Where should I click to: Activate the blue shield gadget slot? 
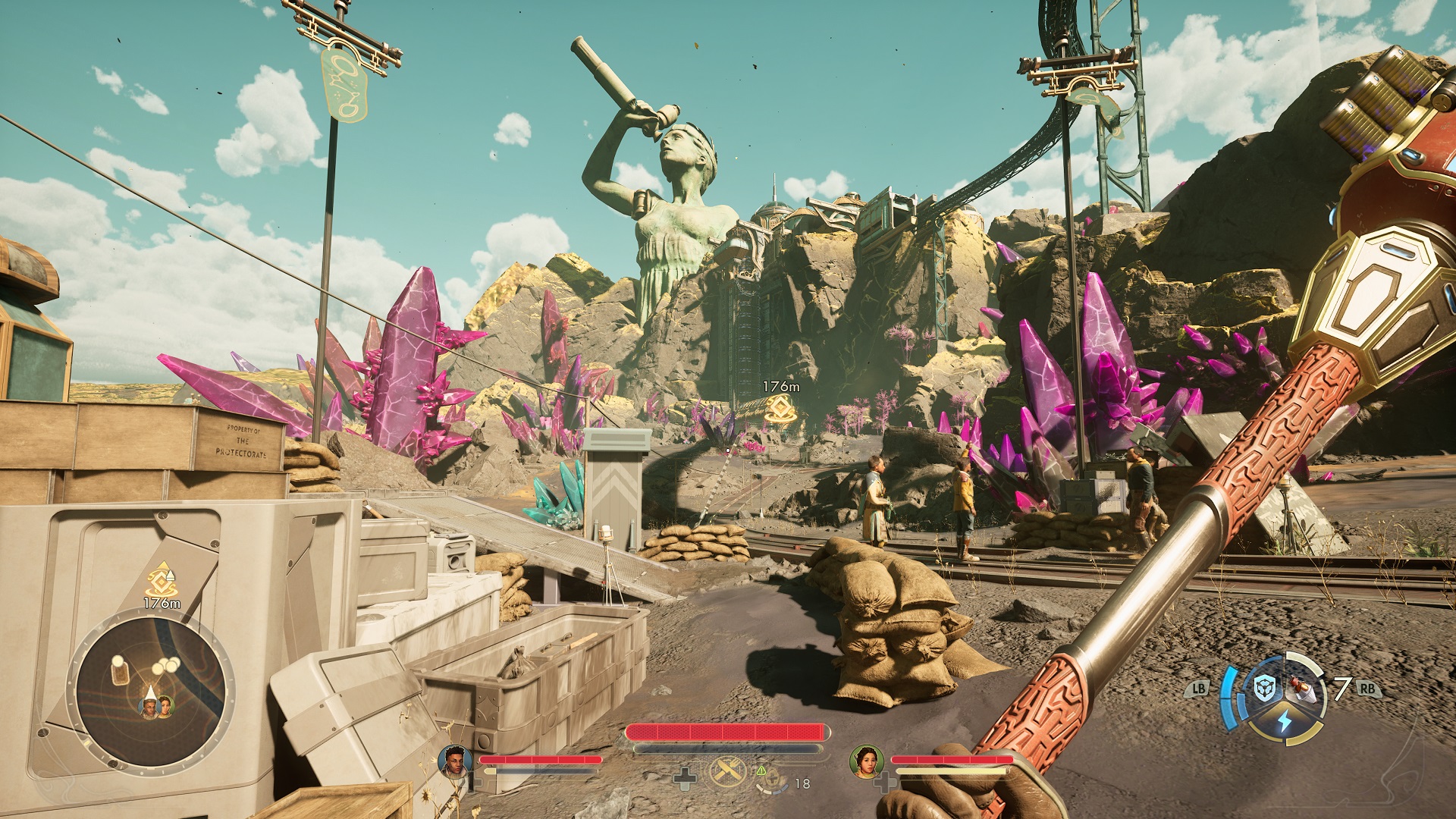tap(1264, 689)
